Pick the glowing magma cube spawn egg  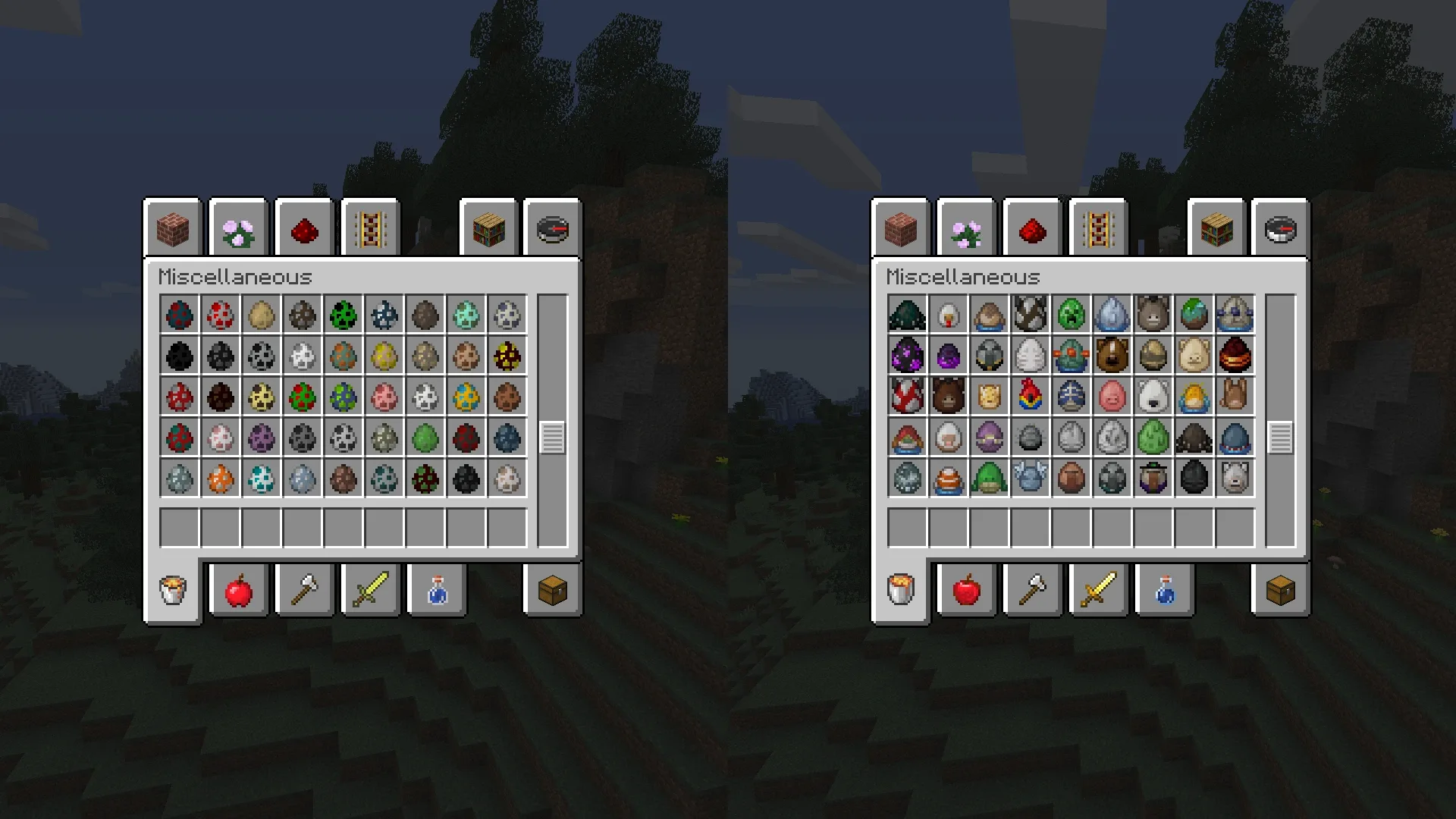click(x=1235, y=355)
